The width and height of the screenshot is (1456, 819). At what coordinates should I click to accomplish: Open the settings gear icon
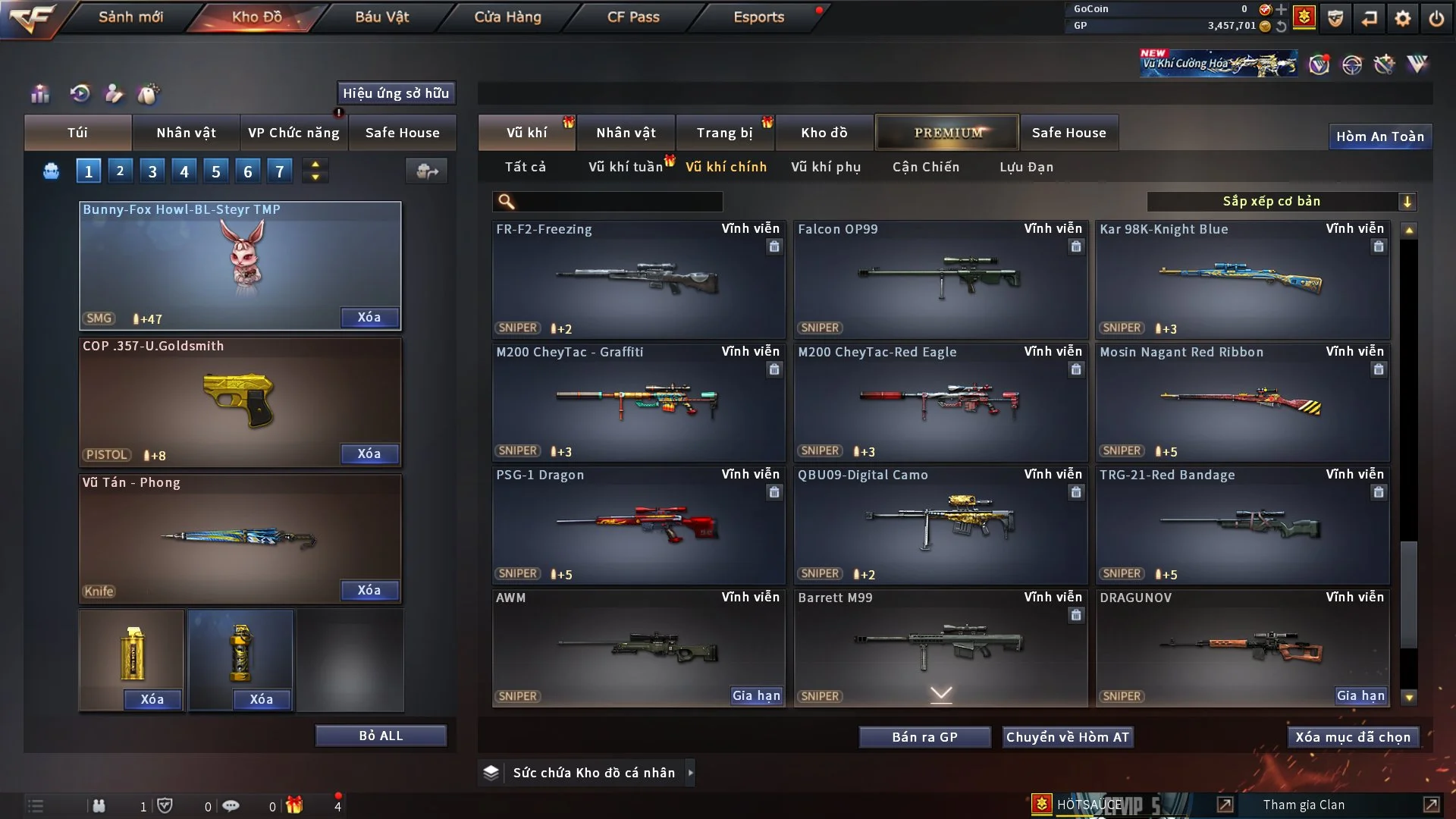(1403, 18)
